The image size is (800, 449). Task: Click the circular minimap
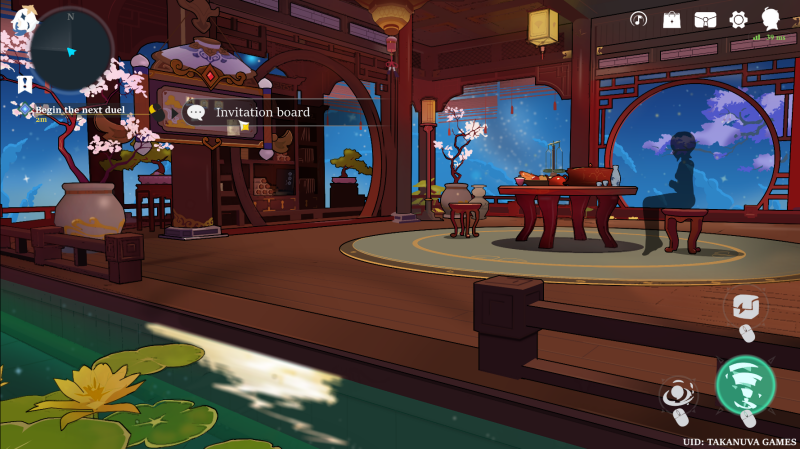coord(71,50)
